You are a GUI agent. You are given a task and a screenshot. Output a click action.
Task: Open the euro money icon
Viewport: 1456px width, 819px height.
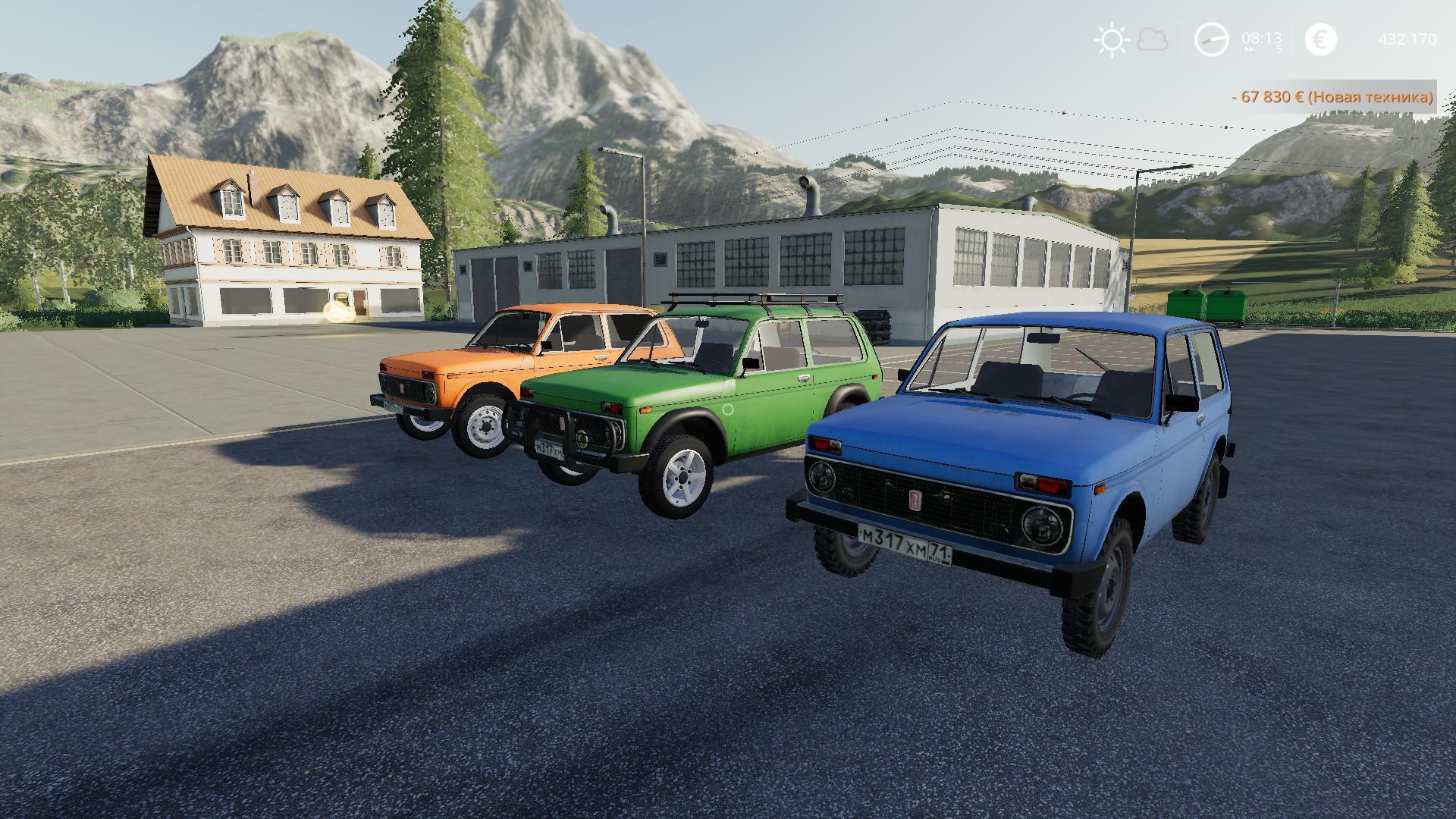pyautogui.click(x=1320, y=39)
